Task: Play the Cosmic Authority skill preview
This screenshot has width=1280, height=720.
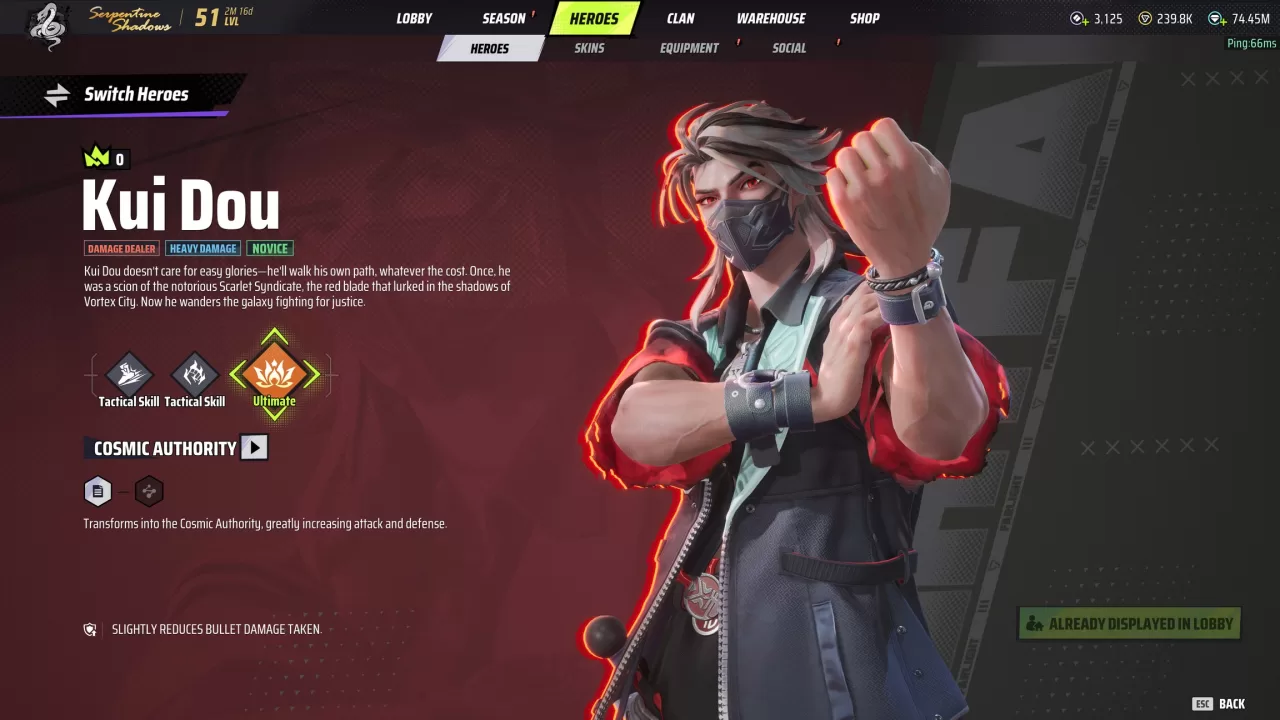Action: [254, 447]
